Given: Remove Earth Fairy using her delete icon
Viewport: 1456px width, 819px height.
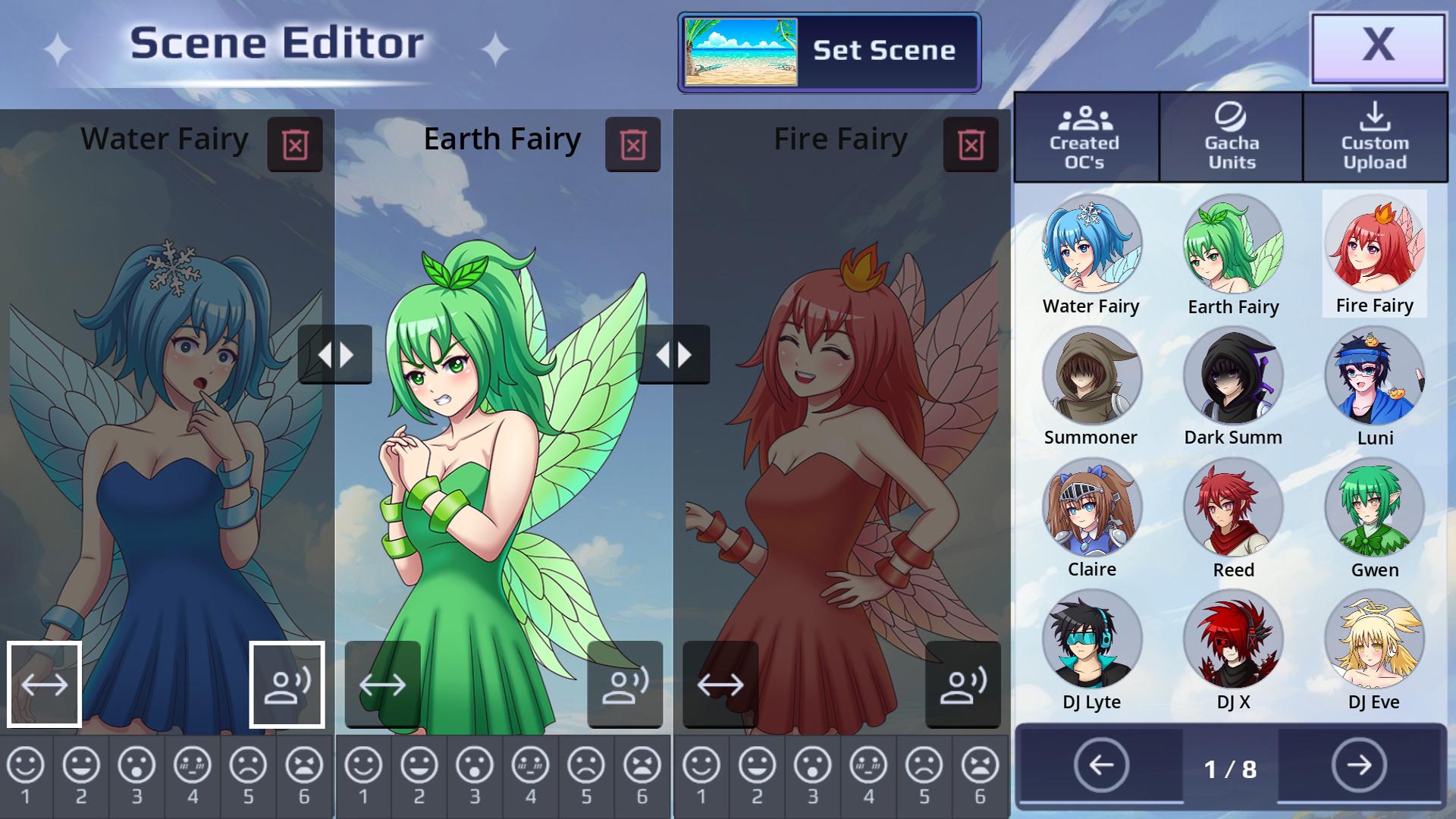Looking at the screenshot, I should click(634, 144).
